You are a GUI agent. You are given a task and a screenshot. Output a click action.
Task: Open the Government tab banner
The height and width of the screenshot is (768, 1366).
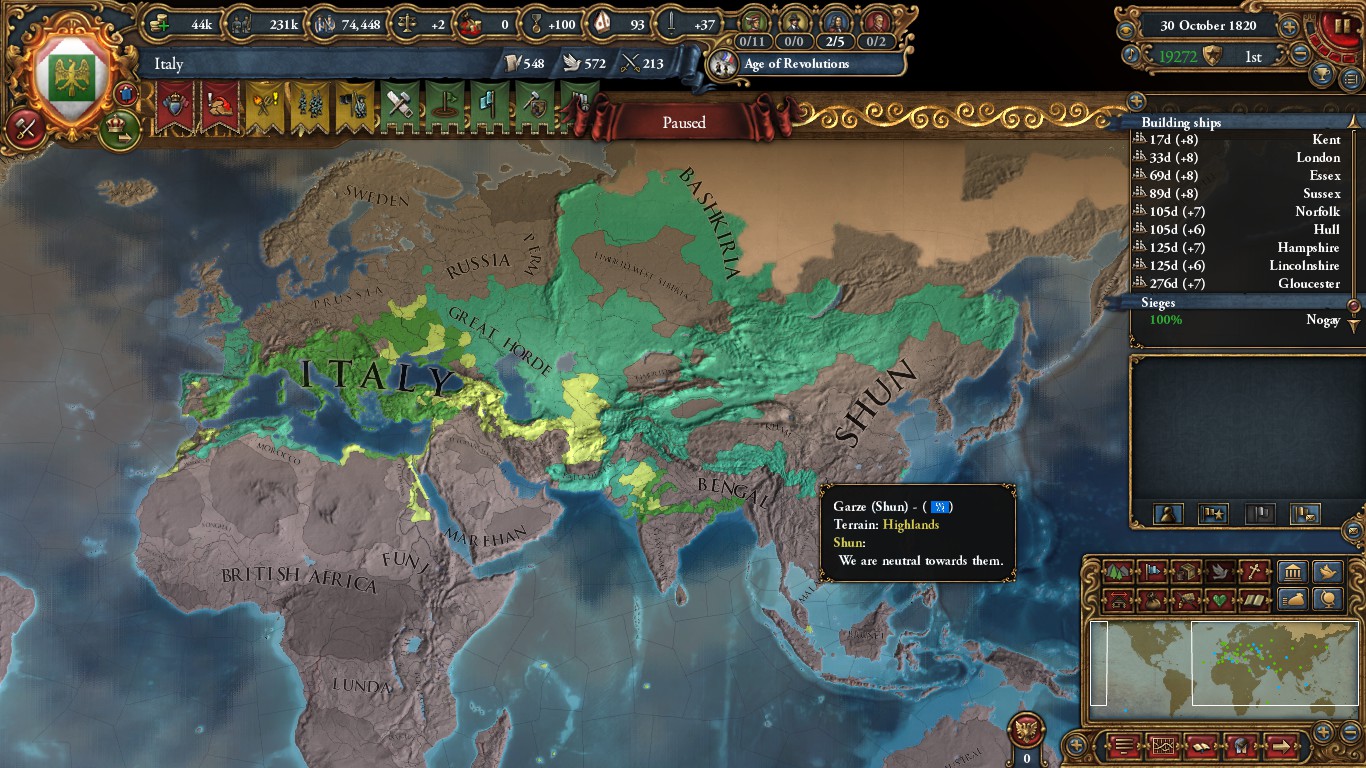pyautogui.click(x=221, y=105)
